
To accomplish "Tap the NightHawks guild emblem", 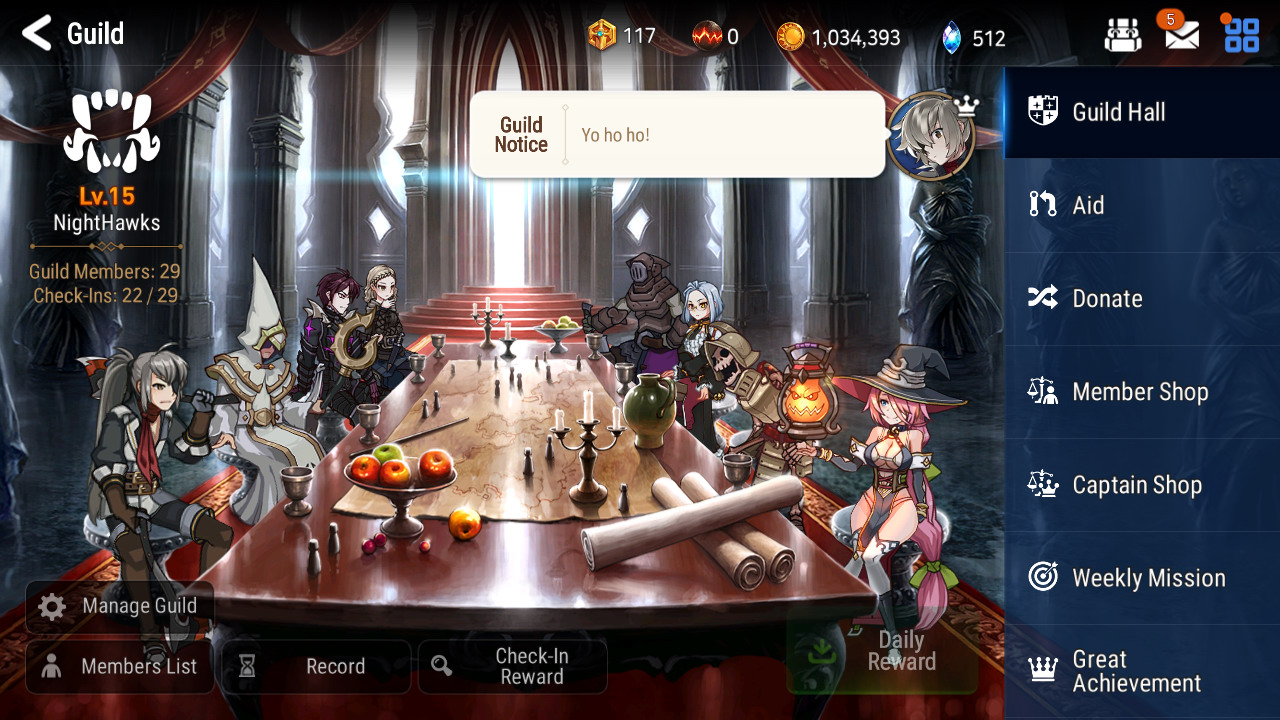I will [111, 131].
